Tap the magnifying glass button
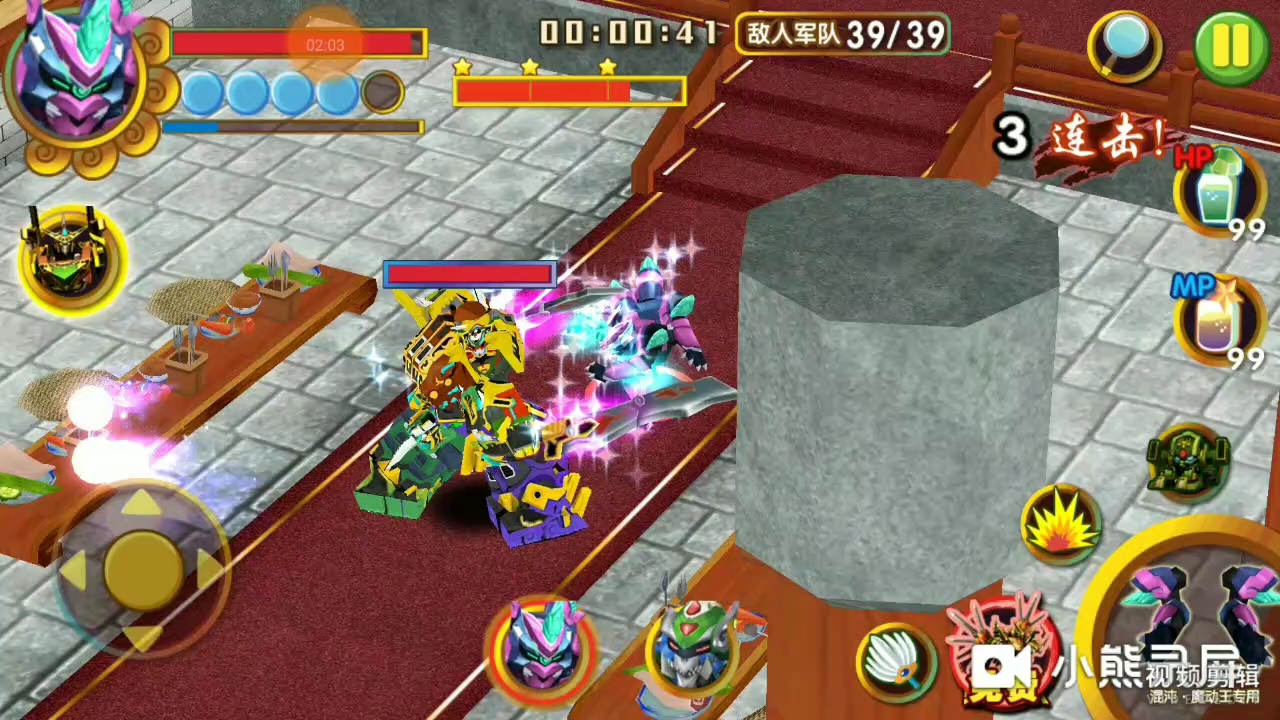This screenshot has width=1280, height=720. 1126,46
